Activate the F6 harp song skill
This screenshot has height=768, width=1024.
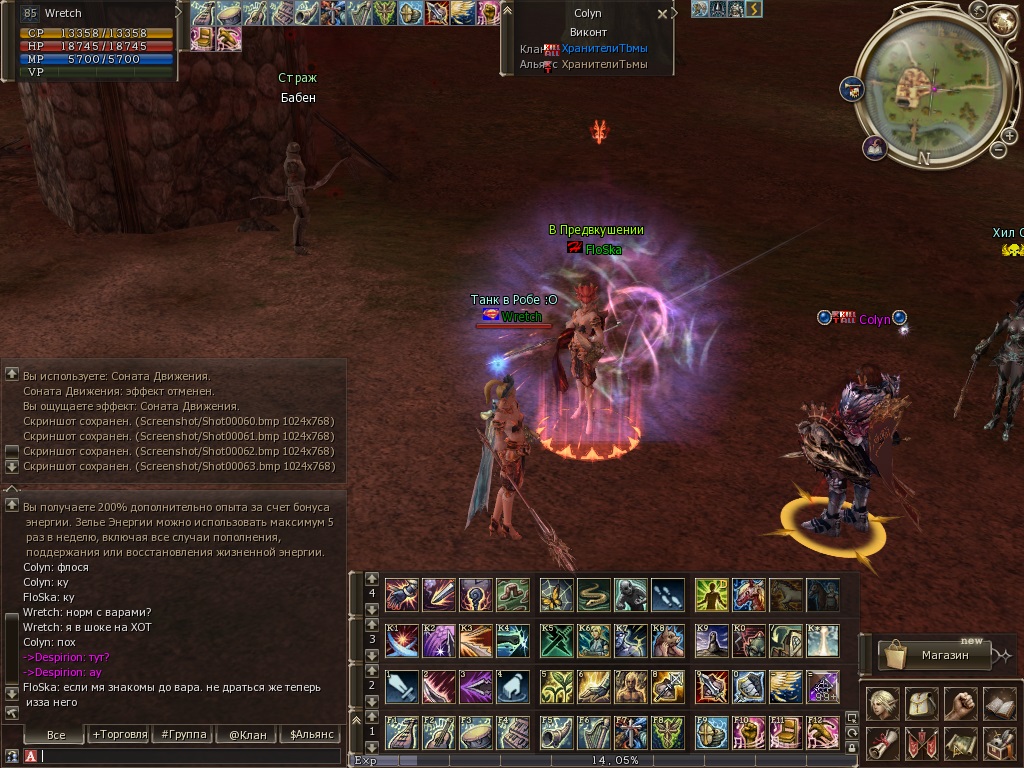[x=594, y=732]
